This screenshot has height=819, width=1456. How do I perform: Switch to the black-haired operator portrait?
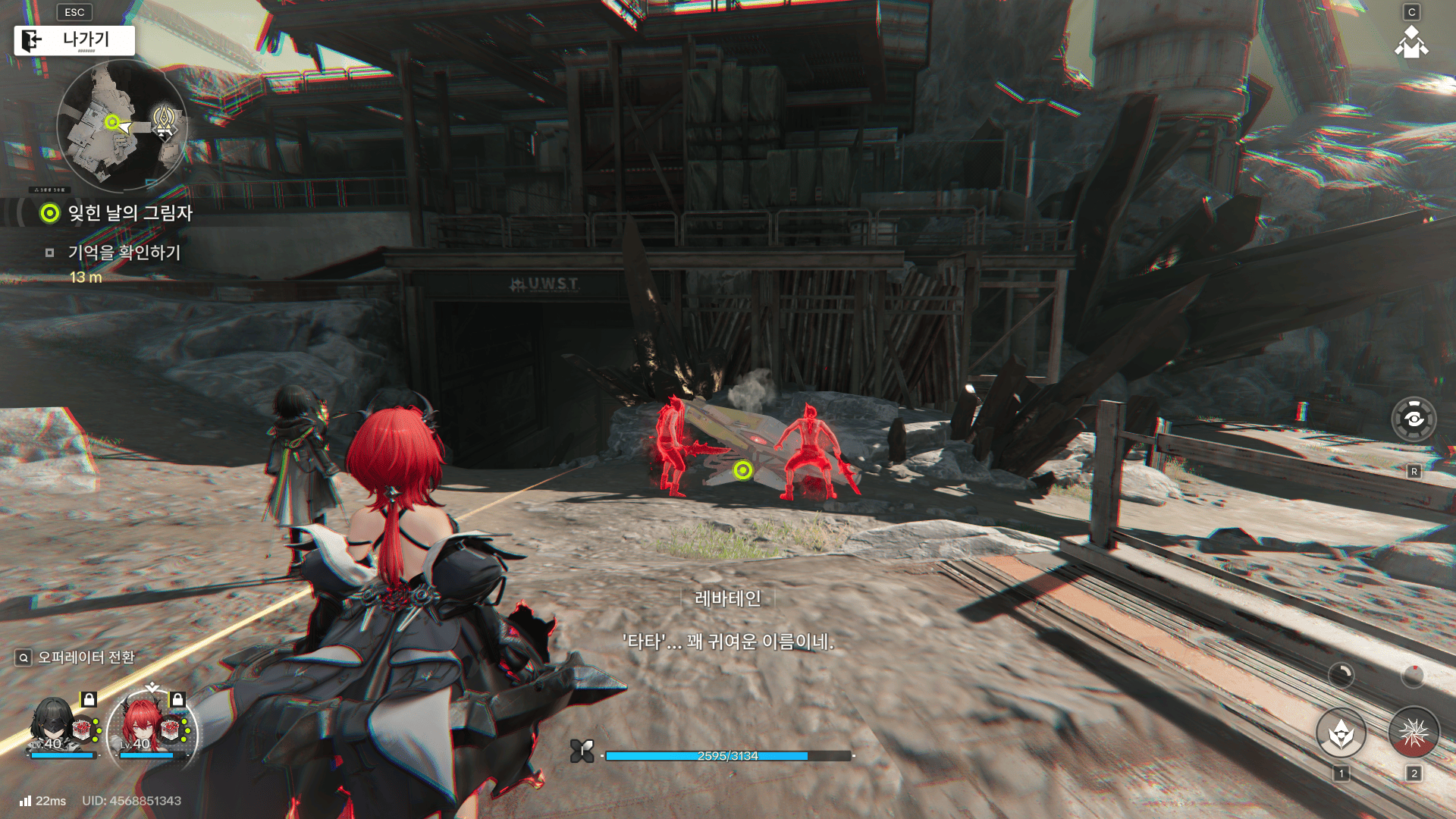point(55,726)
